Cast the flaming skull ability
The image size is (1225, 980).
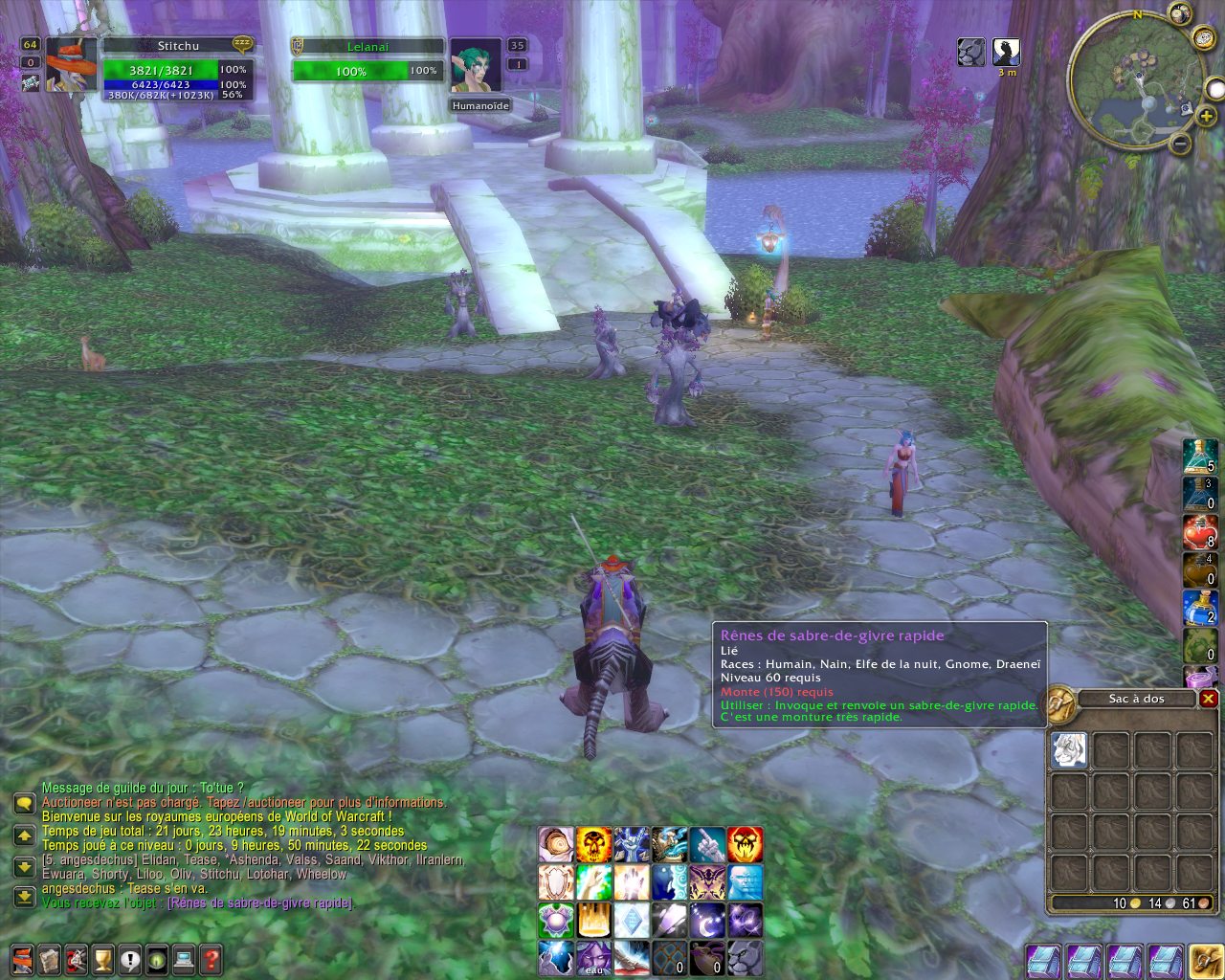pyautogui.click(x=593, y=845)
